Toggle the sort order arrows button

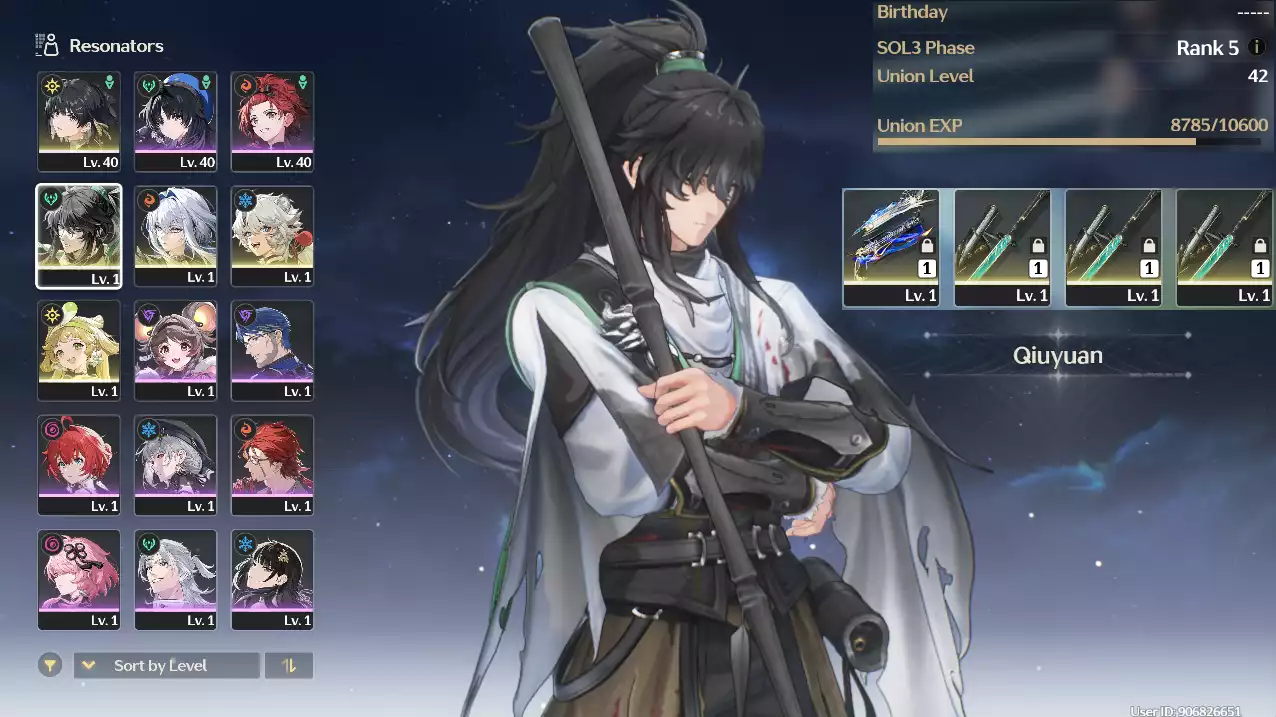tap(289, 665)
